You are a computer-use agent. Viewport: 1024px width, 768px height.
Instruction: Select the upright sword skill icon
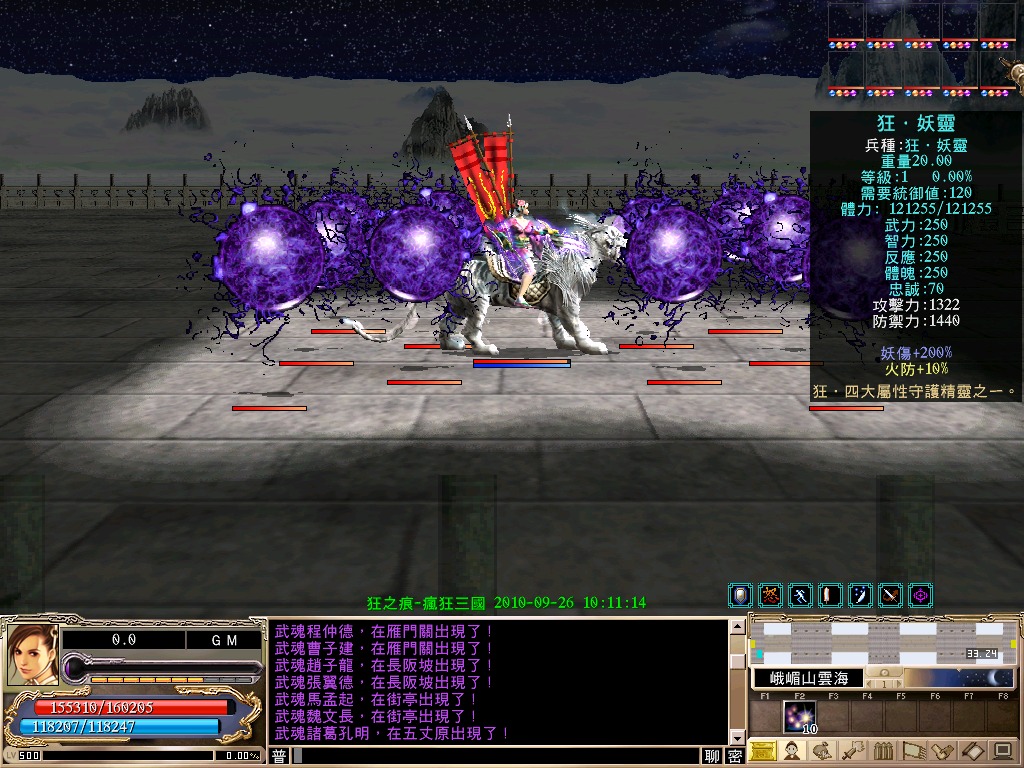830,596
